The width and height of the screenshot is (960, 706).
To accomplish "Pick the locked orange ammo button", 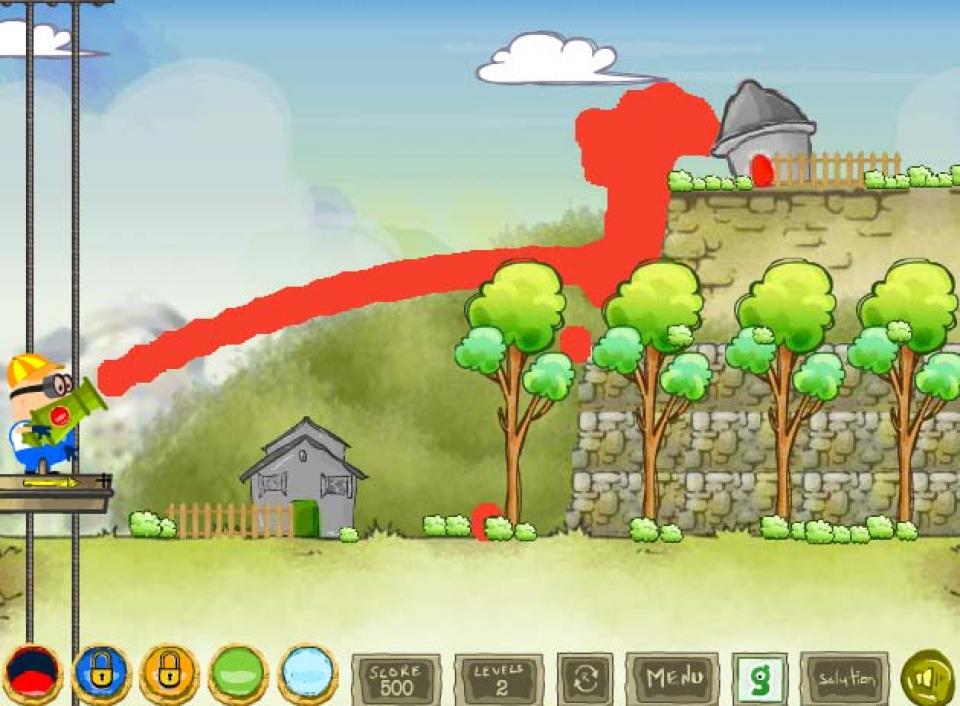I will 169,674.
